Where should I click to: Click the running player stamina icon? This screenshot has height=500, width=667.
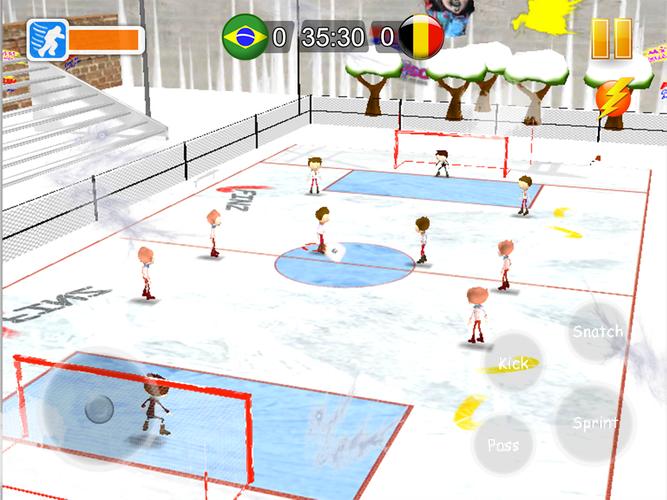click(47, 41)
